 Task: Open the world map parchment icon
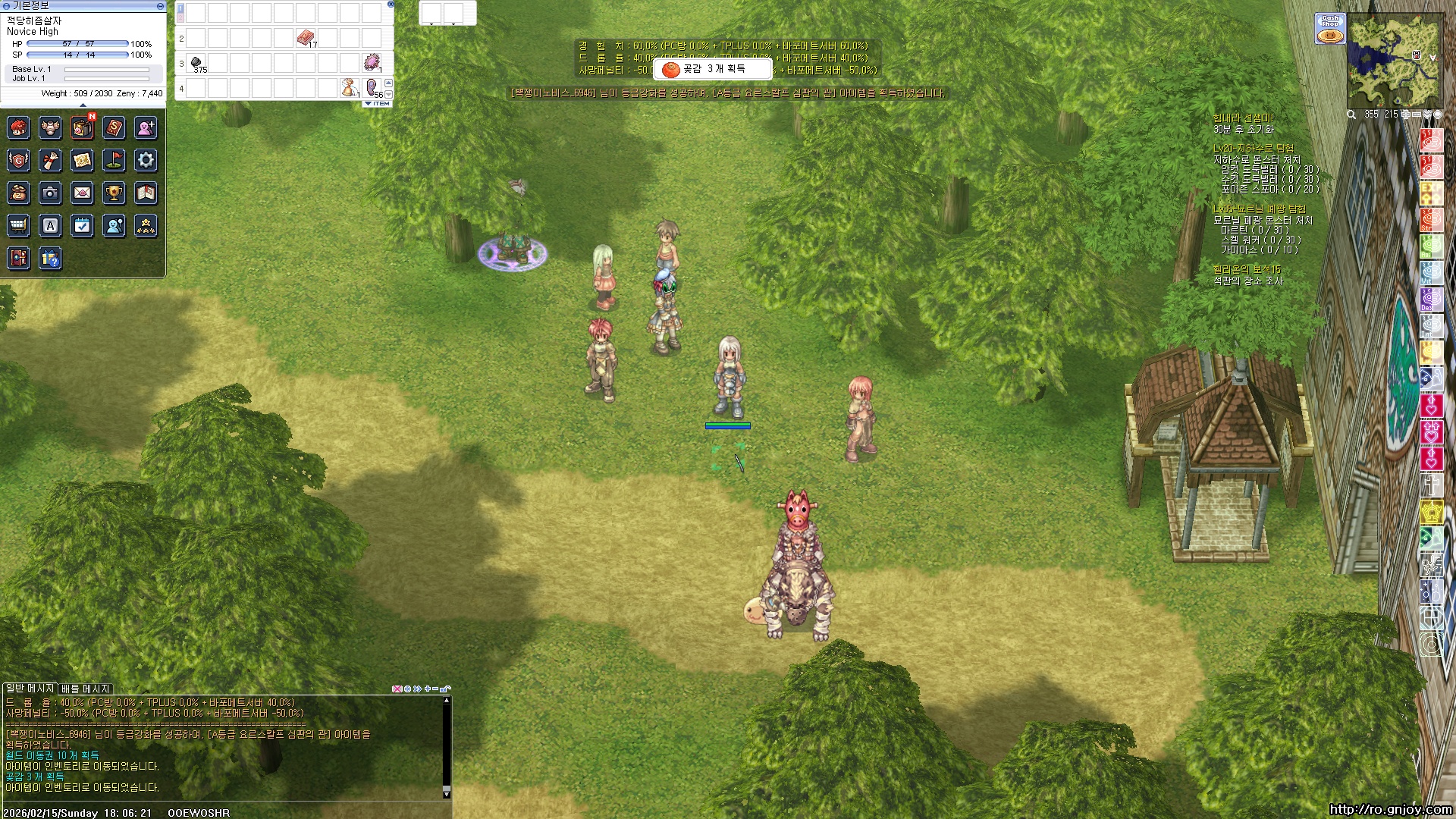(82, 160)
